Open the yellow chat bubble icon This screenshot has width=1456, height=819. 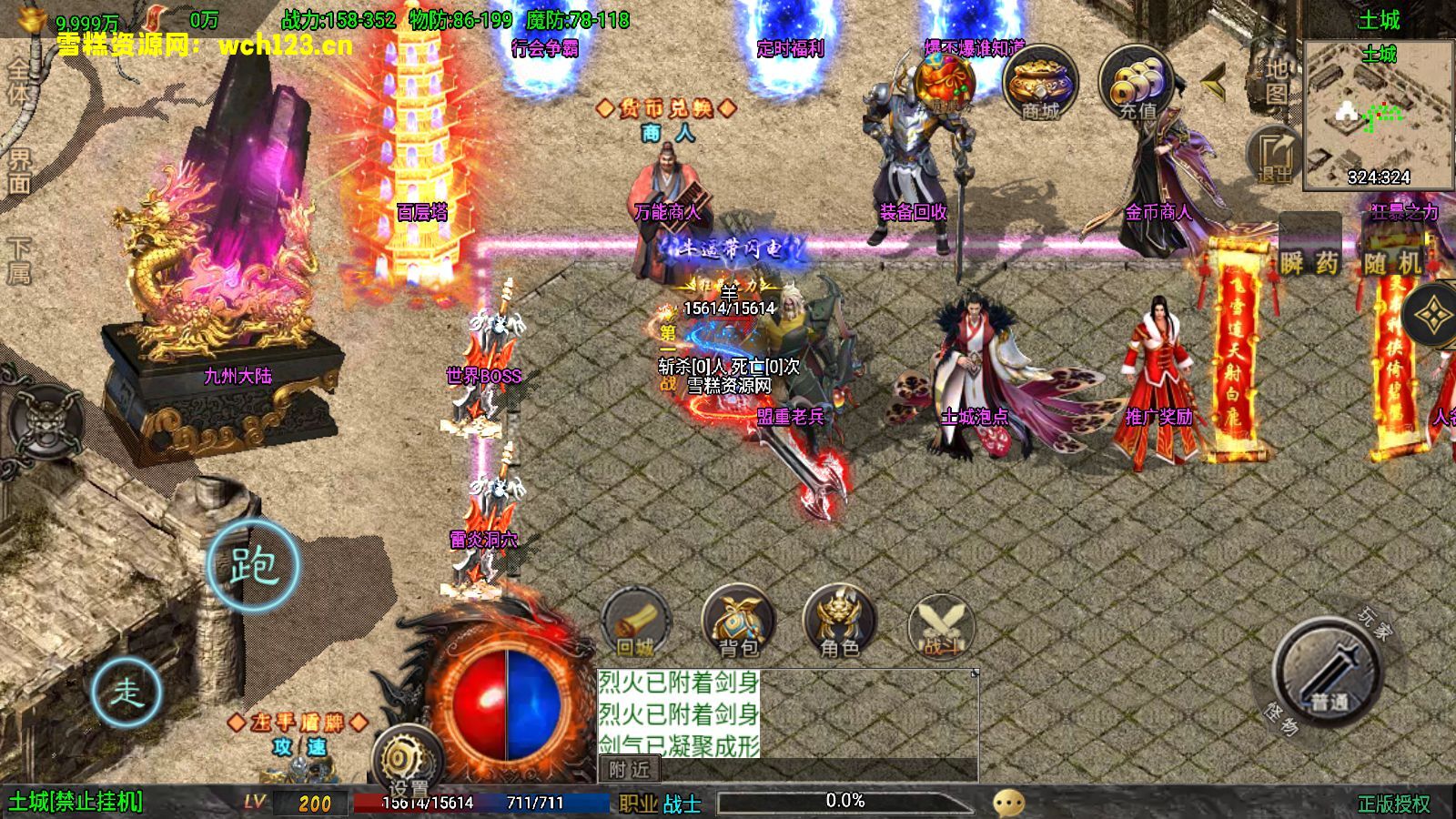pos(1008,803)
